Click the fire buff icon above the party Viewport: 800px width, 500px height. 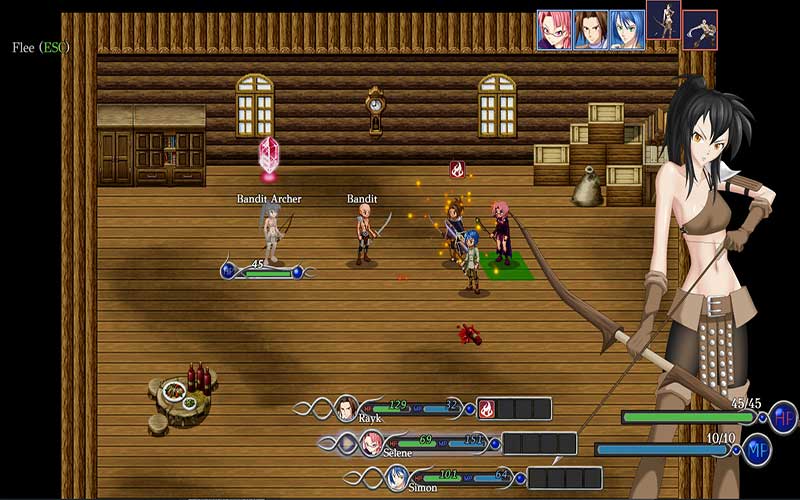457,169
